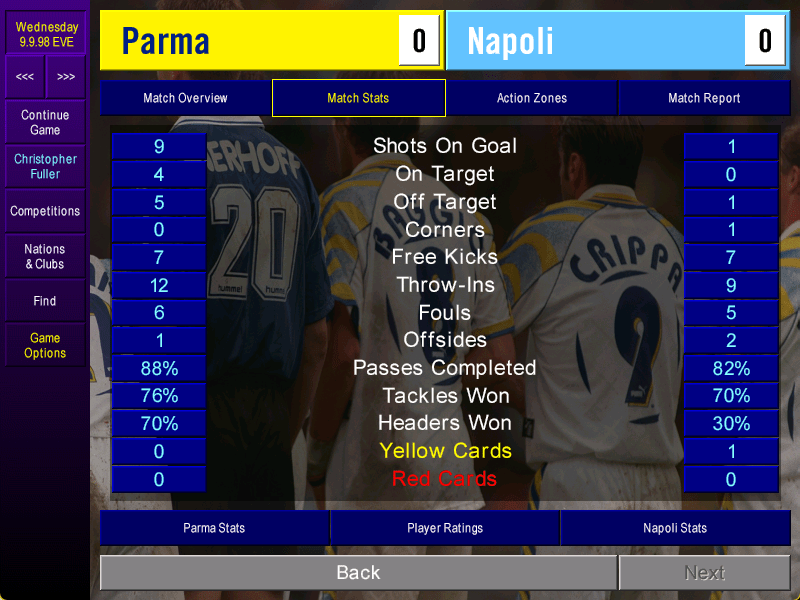The height and width of the screenshot is (600, 800).
Task: View Parma Stats
Action: pyautogui.click(x=214, y=528)
